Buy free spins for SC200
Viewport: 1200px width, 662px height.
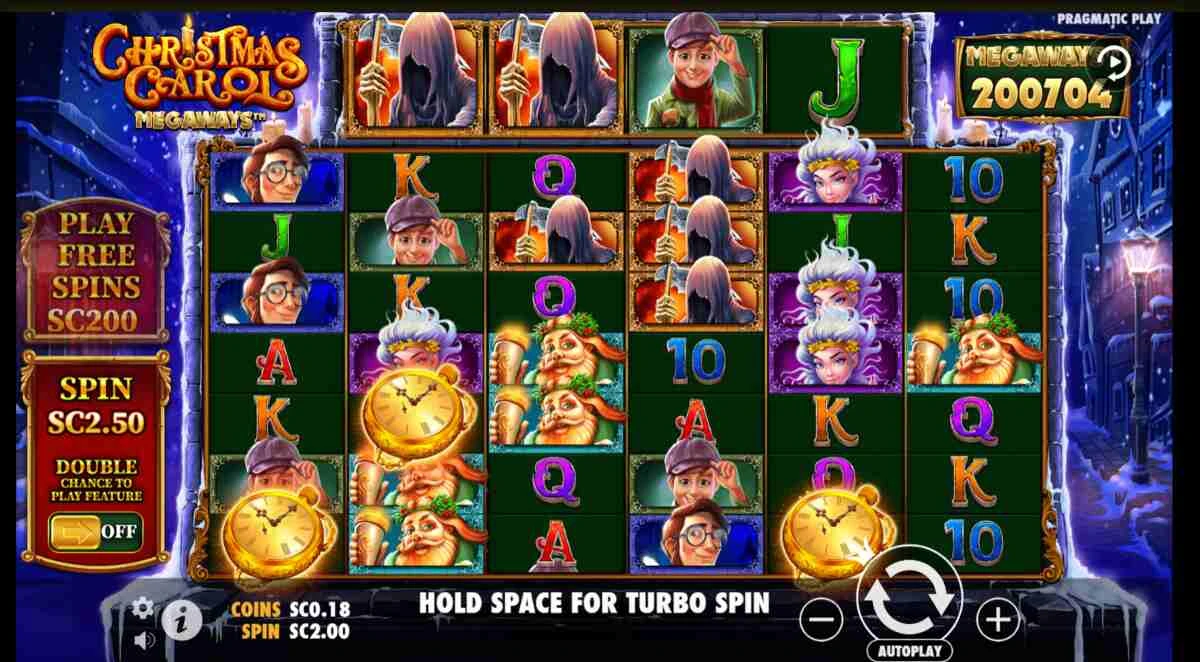tap(96, 271)
